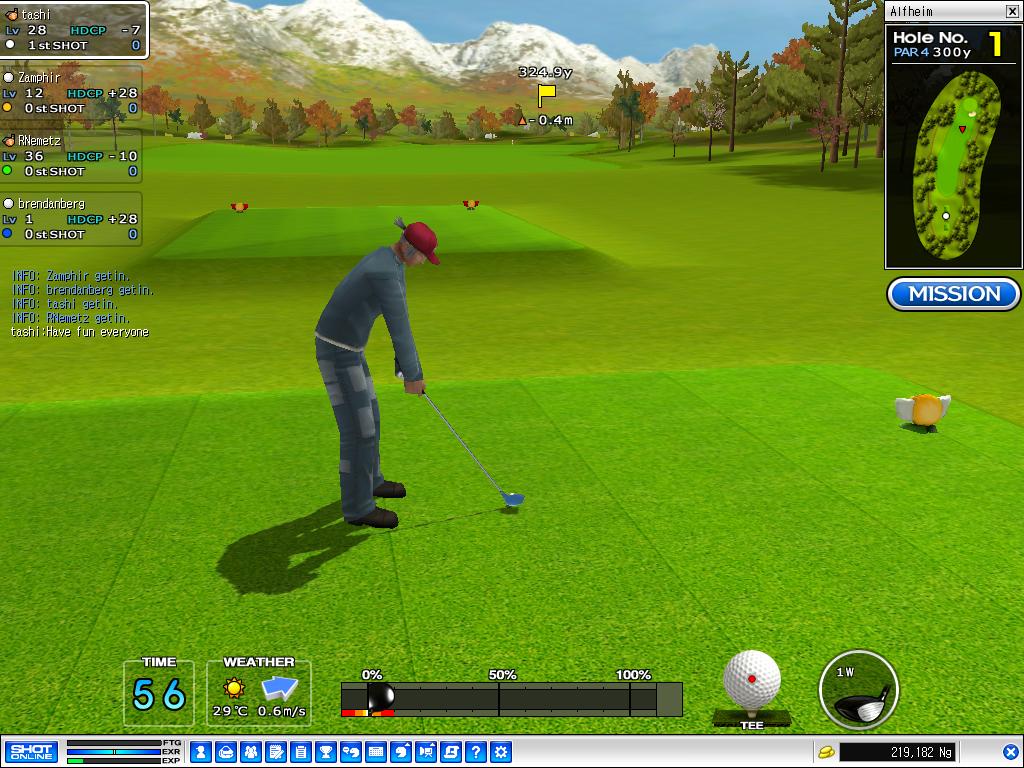The image size is (1024, 768).
Task: Open the keyboard icon in toolbar
Action: (376, 752)
